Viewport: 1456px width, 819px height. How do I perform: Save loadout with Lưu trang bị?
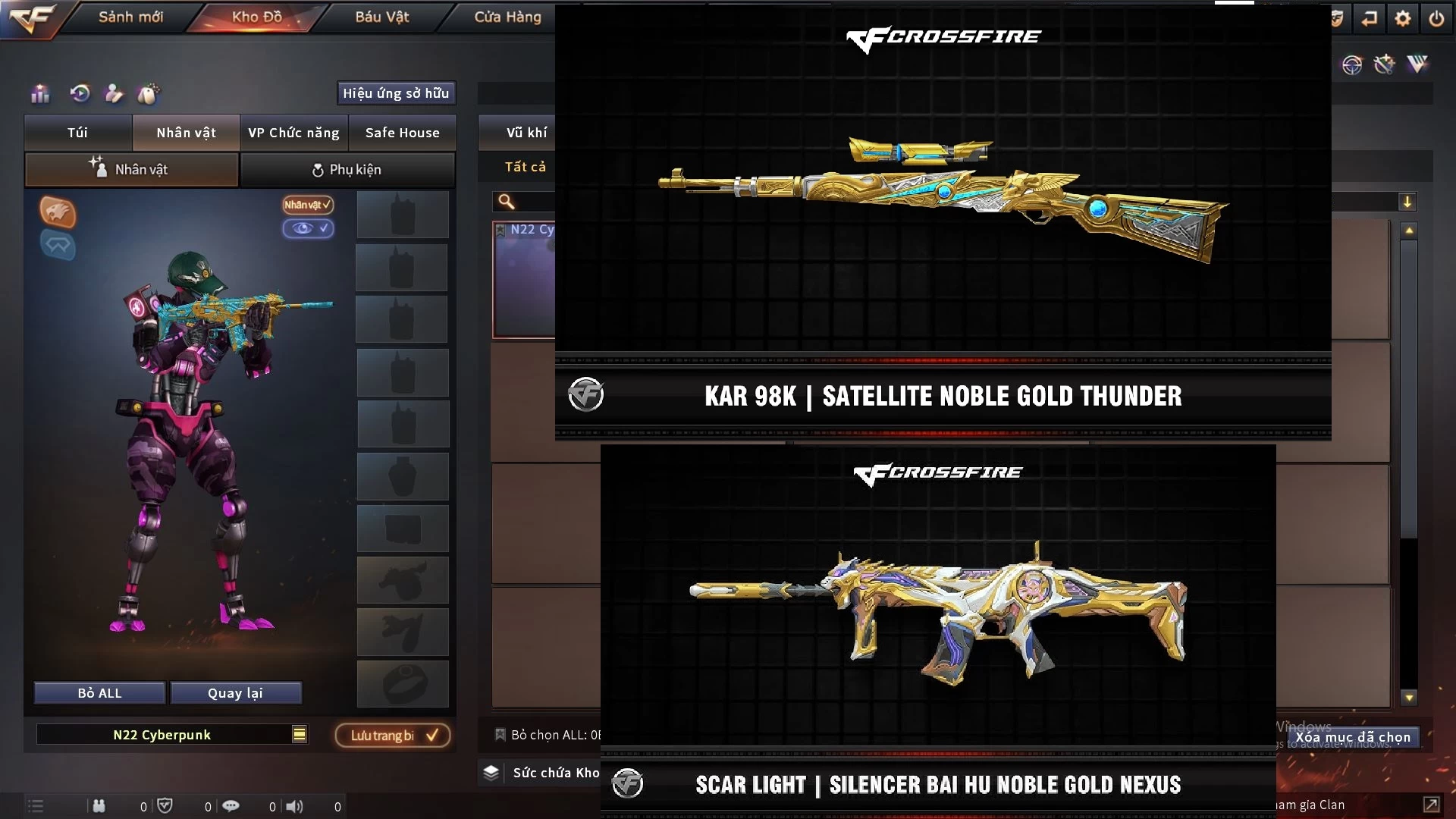click(393, 736)
